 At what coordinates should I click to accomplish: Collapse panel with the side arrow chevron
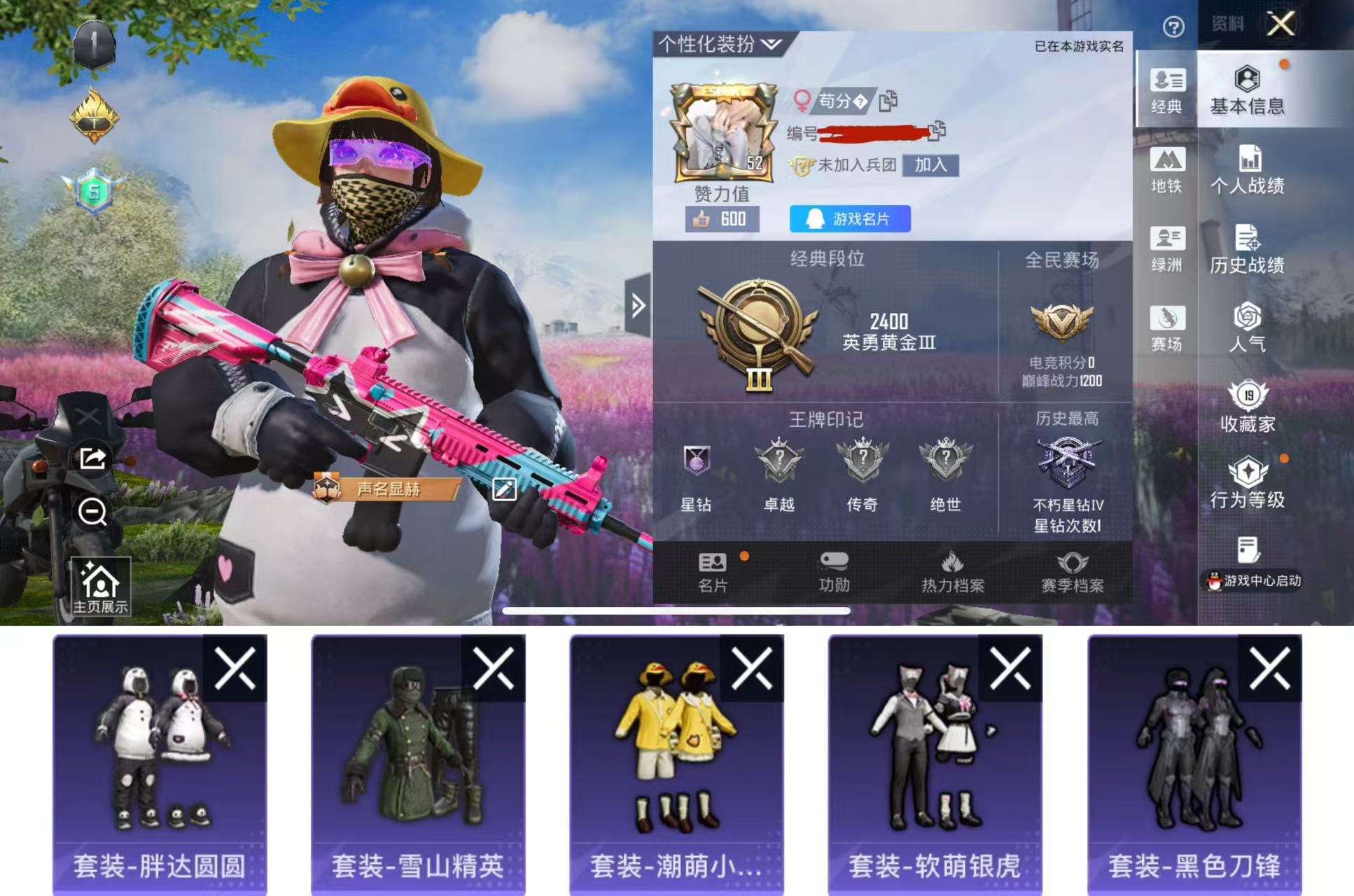[x=638, y=305]
